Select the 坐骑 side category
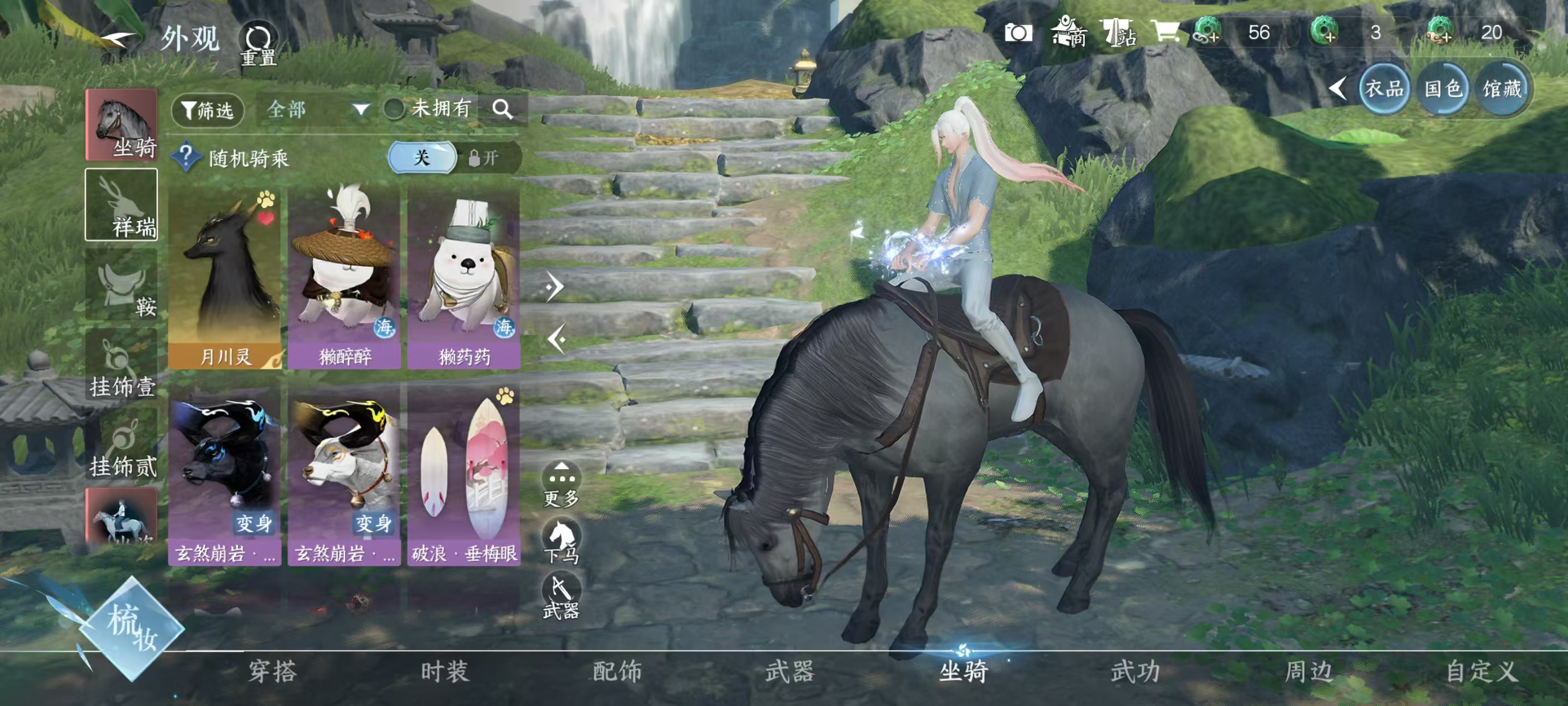The height and width of the screenshot is (706, 1568). point(121,125)
